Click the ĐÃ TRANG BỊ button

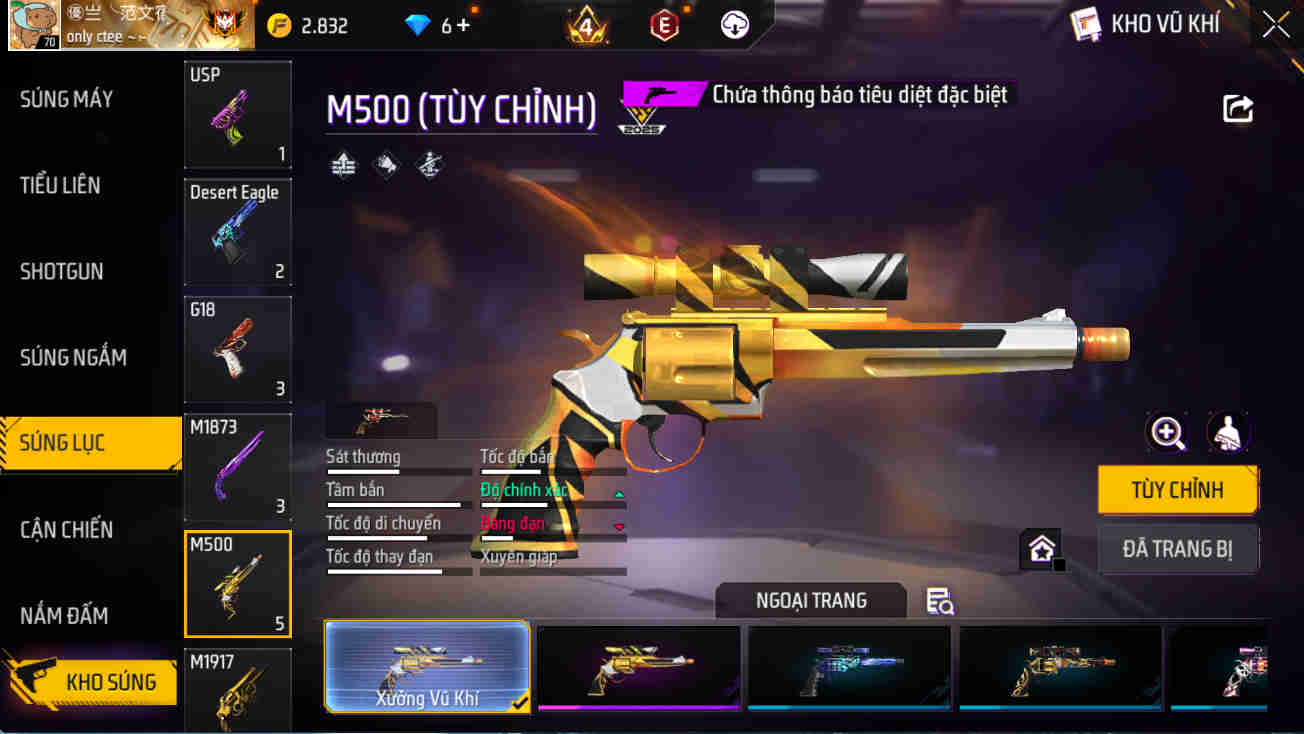pos(1177,548)
